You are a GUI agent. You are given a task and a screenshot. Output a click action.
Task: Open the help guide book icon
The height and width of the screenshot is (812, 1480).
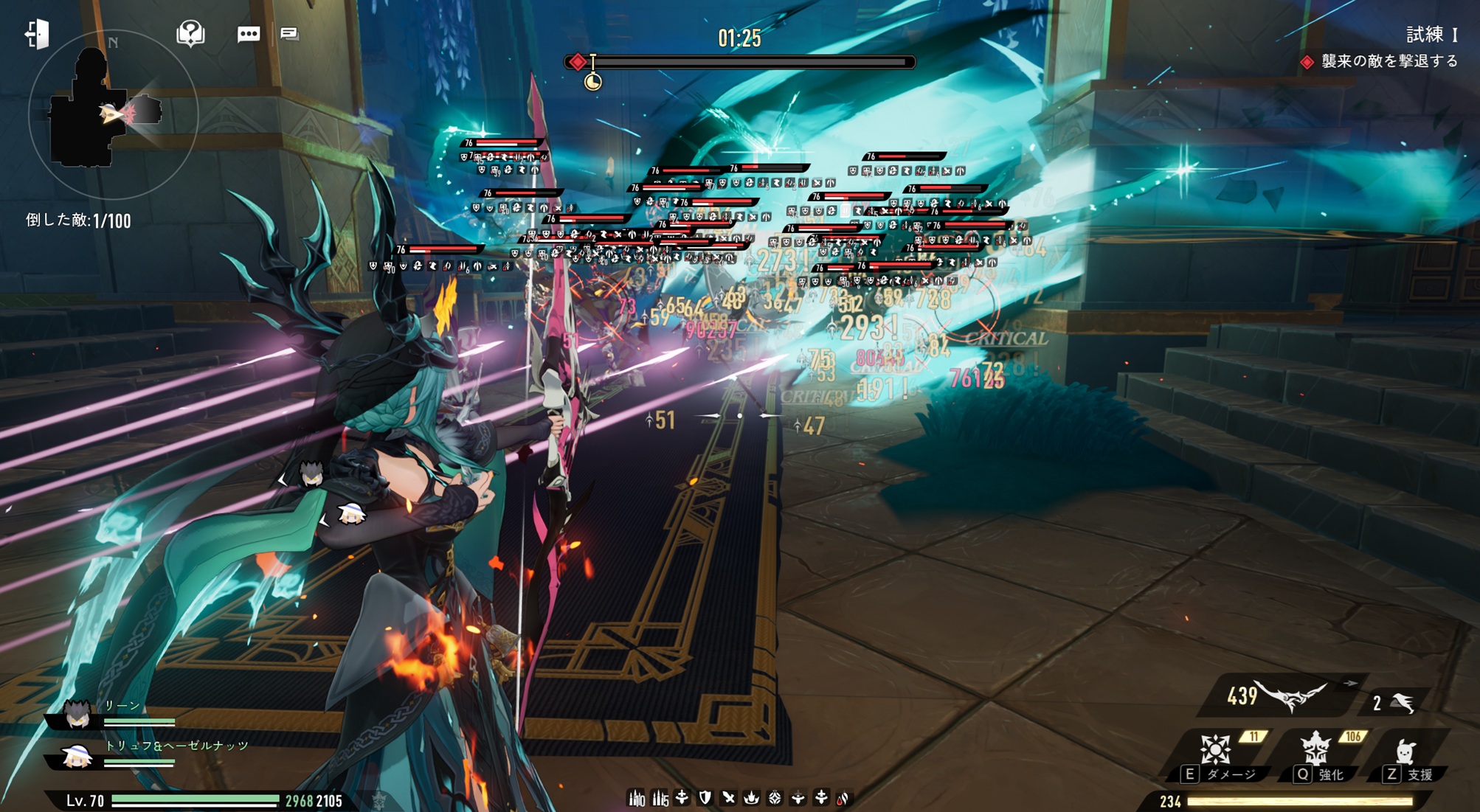190,34
